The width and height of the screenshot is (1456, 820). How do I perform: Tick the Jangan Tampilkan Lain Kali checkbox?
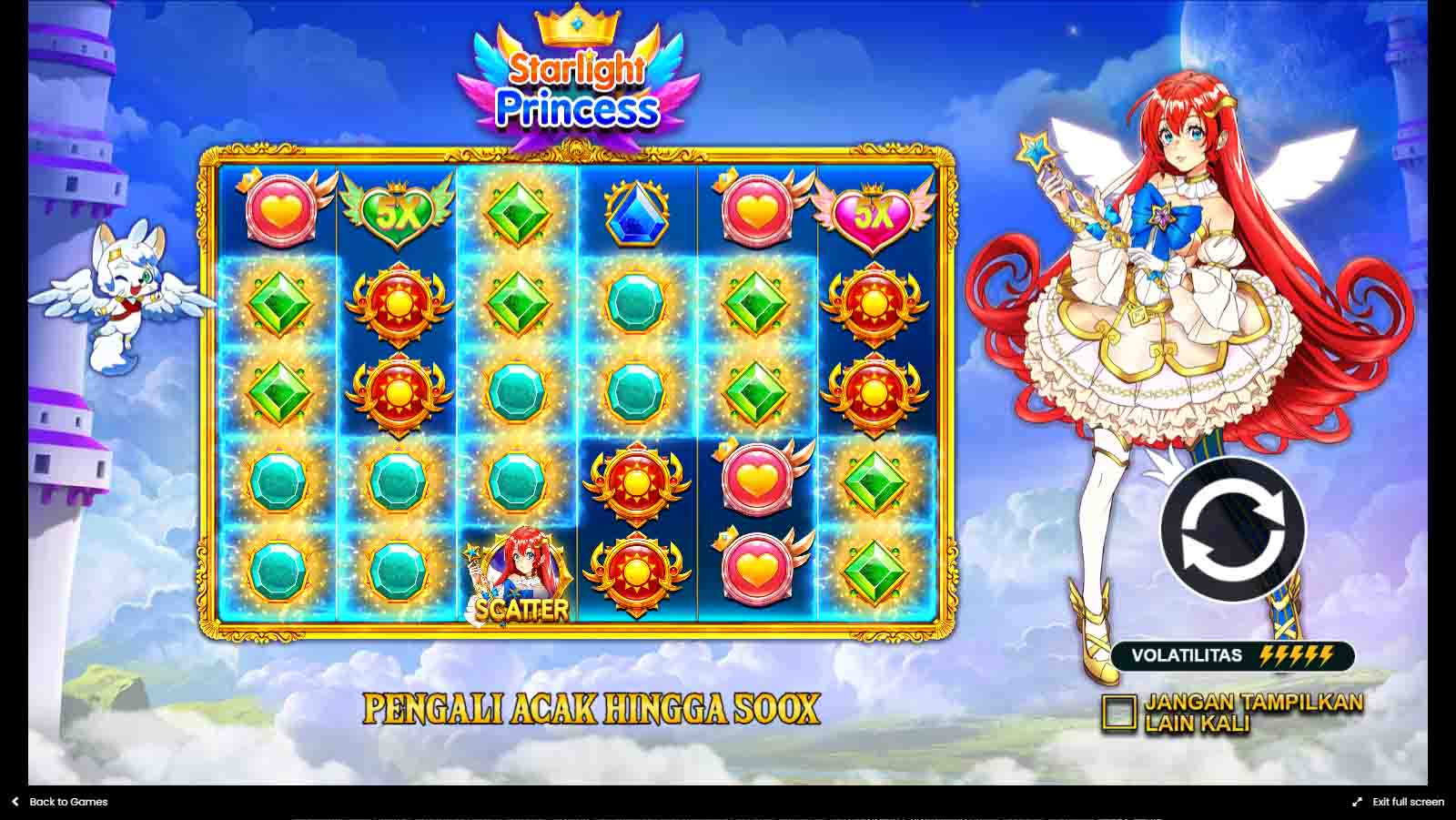1118,714
